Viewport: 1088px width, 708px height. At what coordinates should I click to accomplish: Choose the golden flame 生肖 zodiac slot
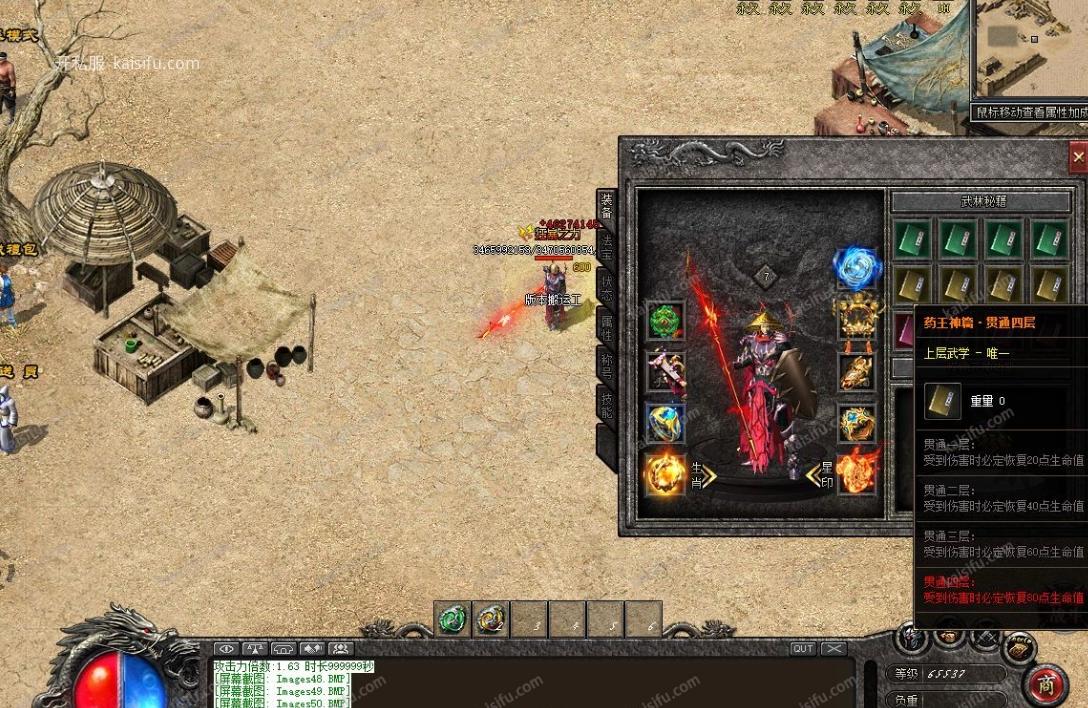pos(664,473)
